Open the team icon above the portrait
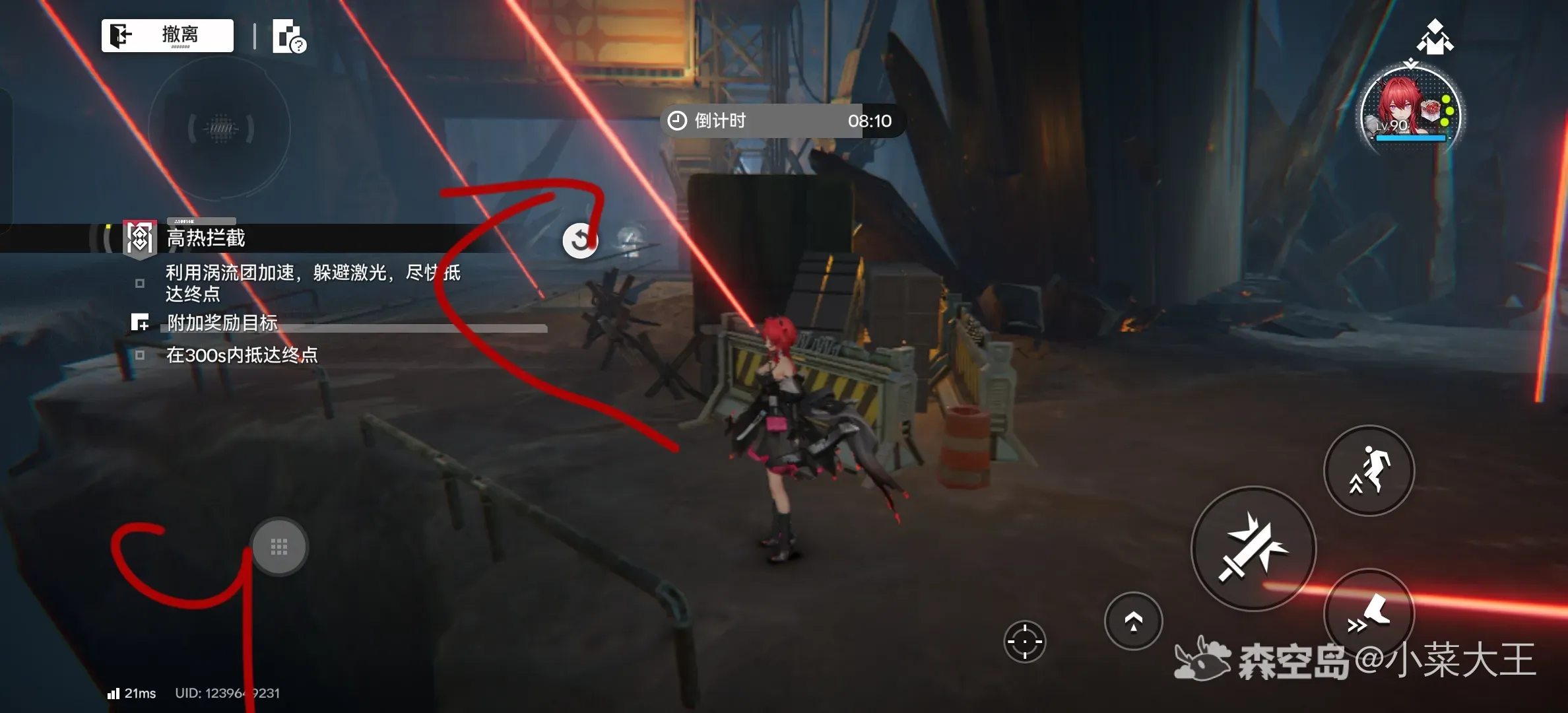This screenshot has height=713, width=1568. [x=1435, y=37]
